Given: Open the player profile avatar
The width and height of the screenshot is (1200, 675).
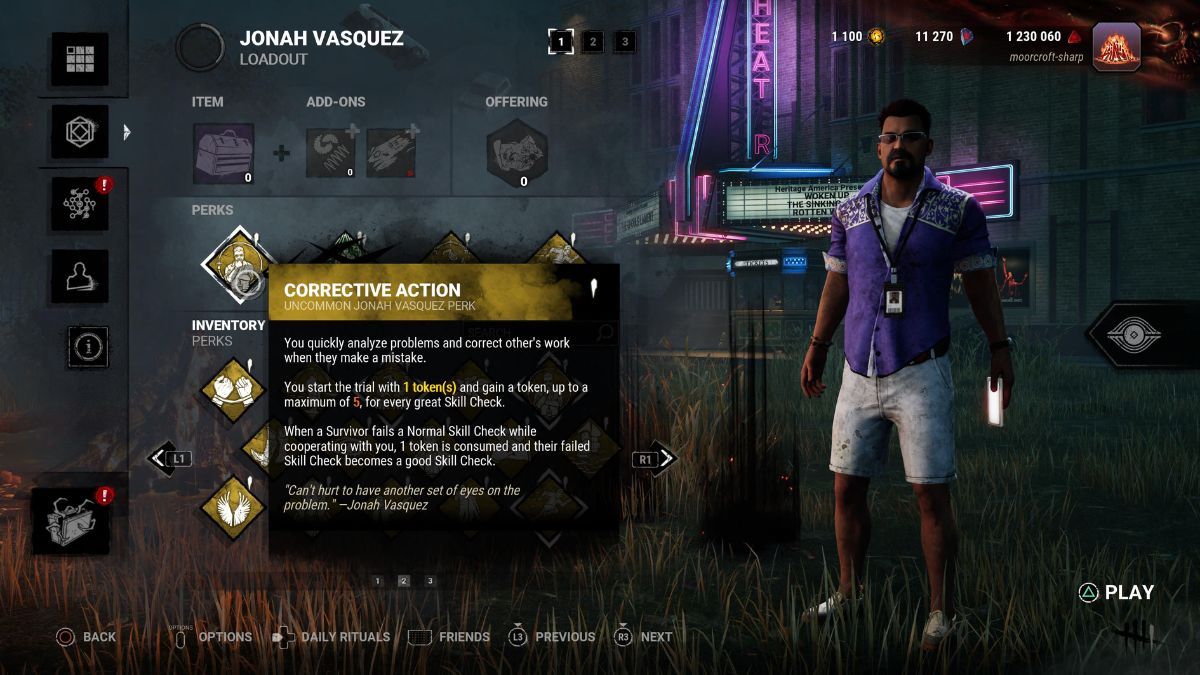Looking at the screenshot, I should pos(1116,46).
